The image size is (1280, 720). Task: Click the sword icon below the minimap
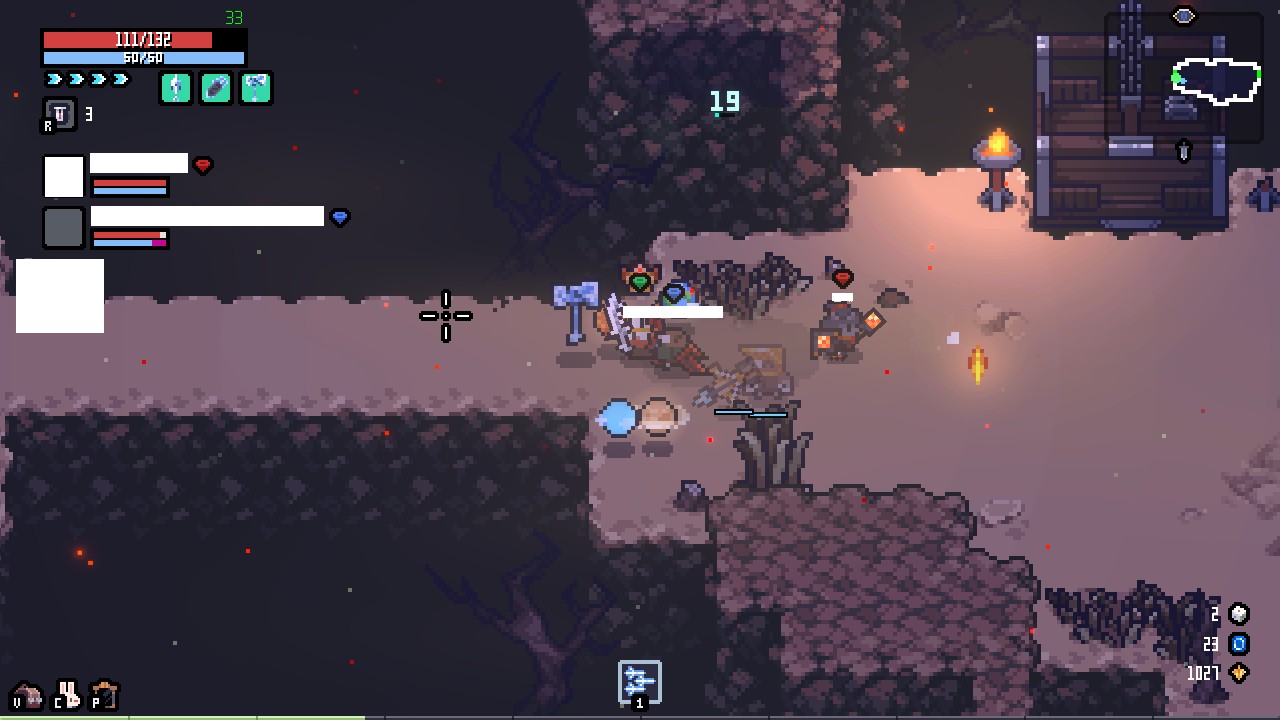[1184, 151]
